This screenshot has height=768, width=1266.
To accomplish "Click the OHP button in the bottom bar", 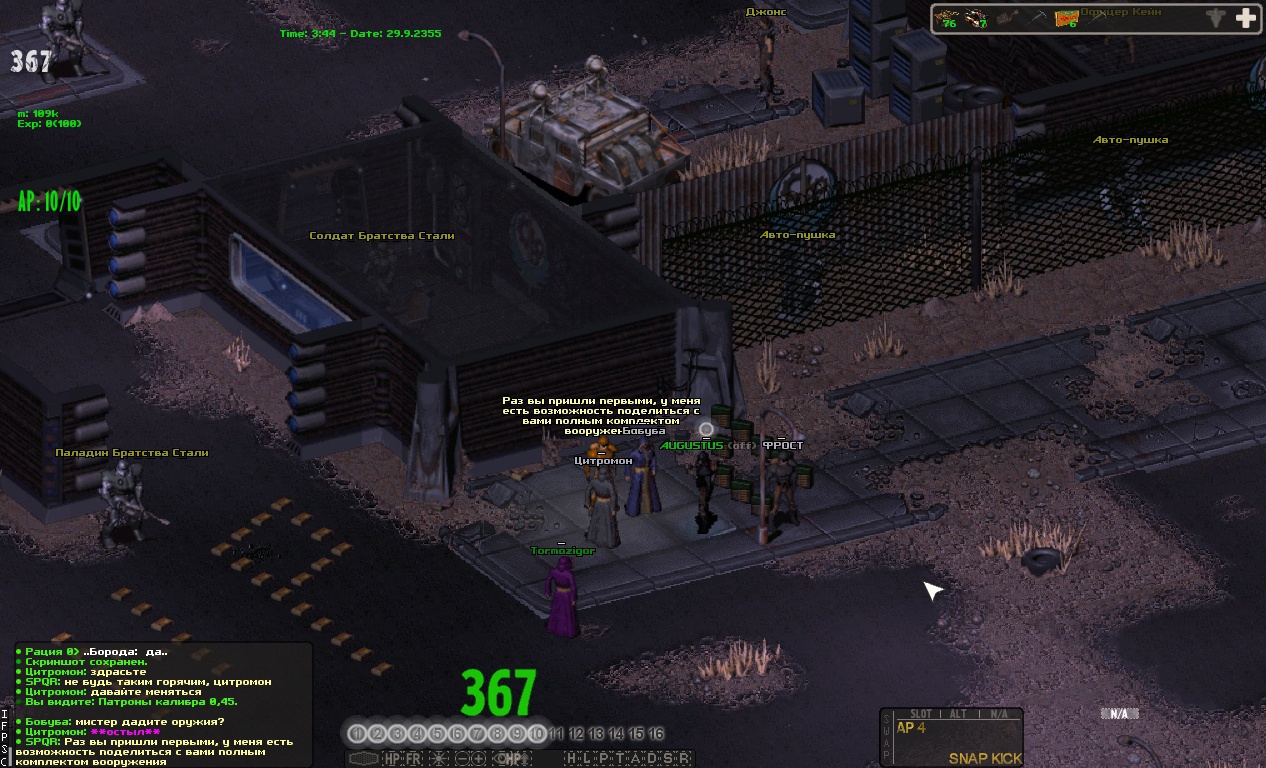I will [512, 759].
